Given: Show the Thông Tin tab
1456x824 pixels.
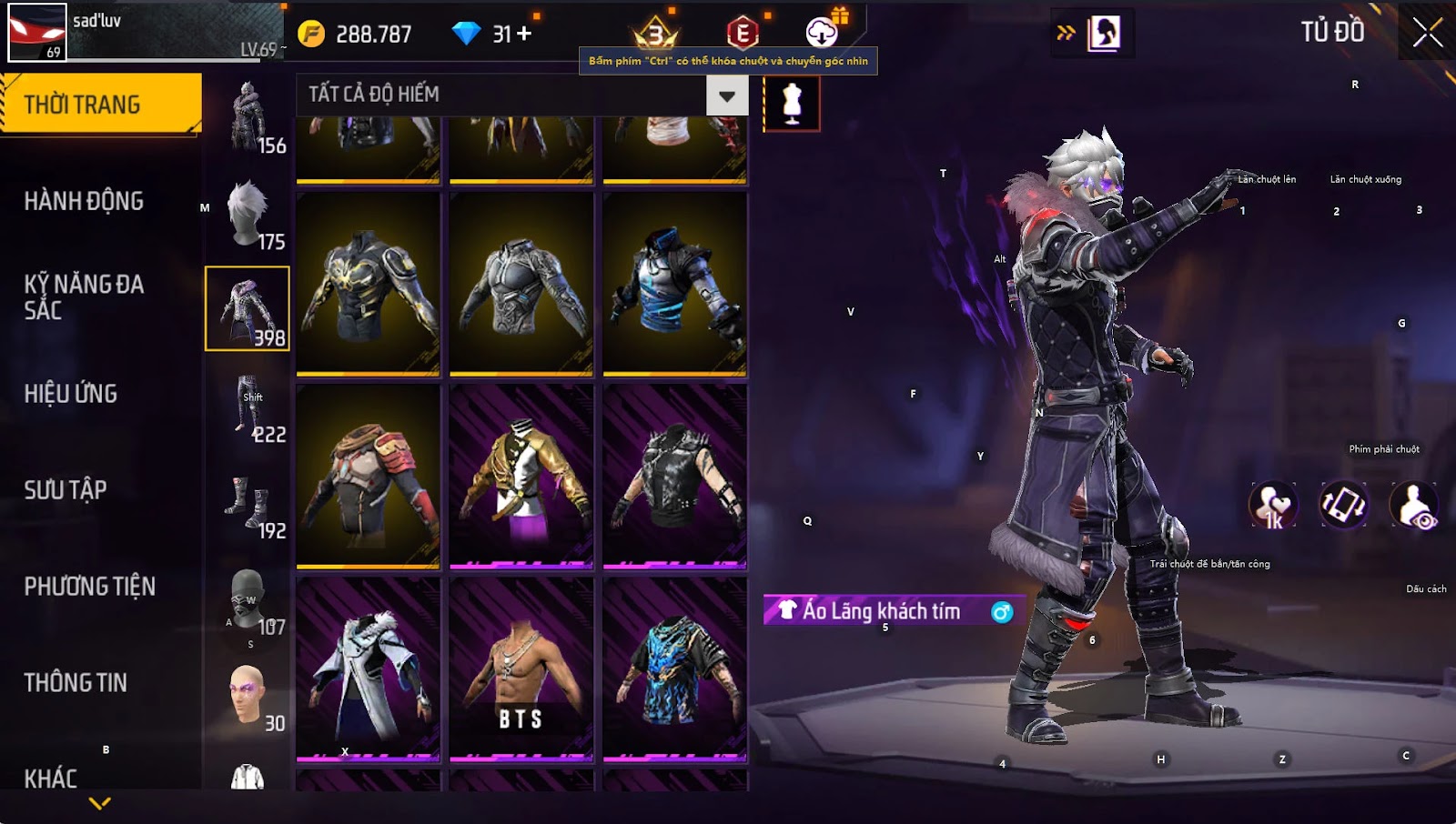Looking at the screenshot, I should click(x=76, y=683).
